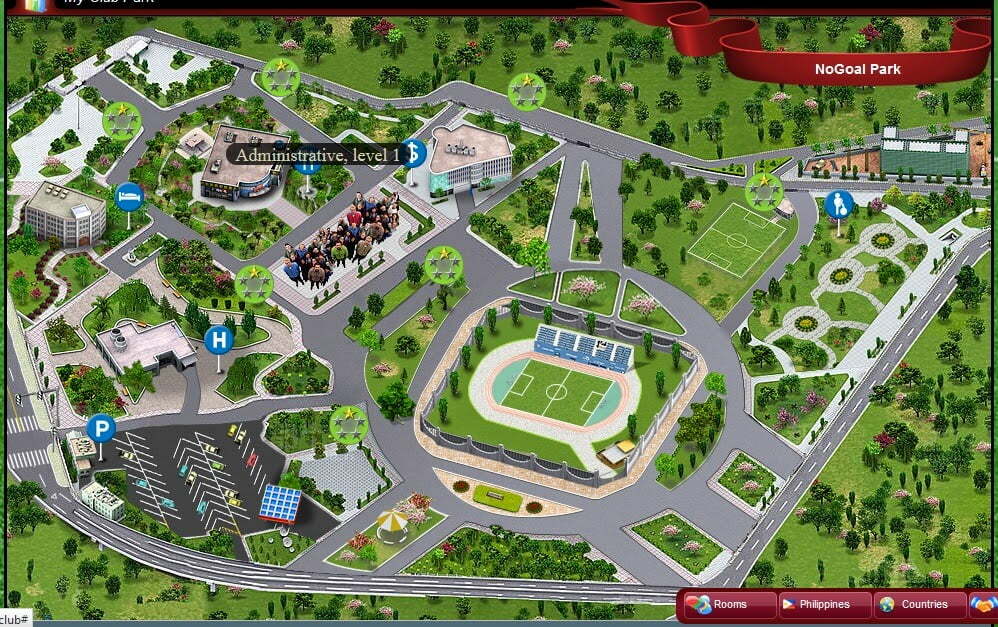Click the blue dollar sign marker
The width and height of the screenshot is (998, 627).
coord(413,153)
